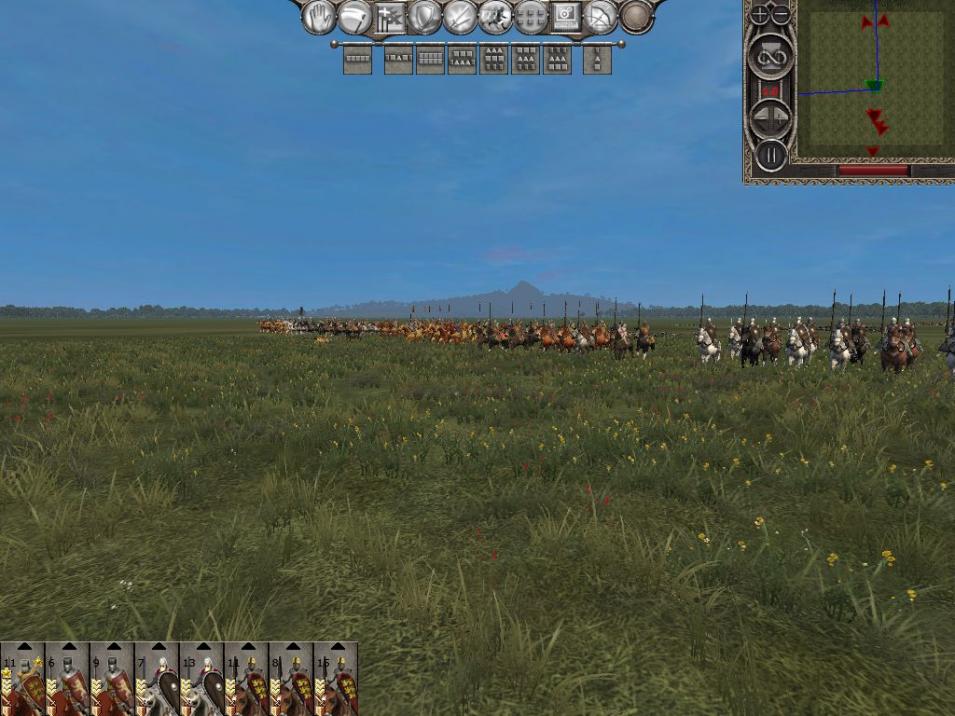Toggle the running horseman button

pos(495,17)
